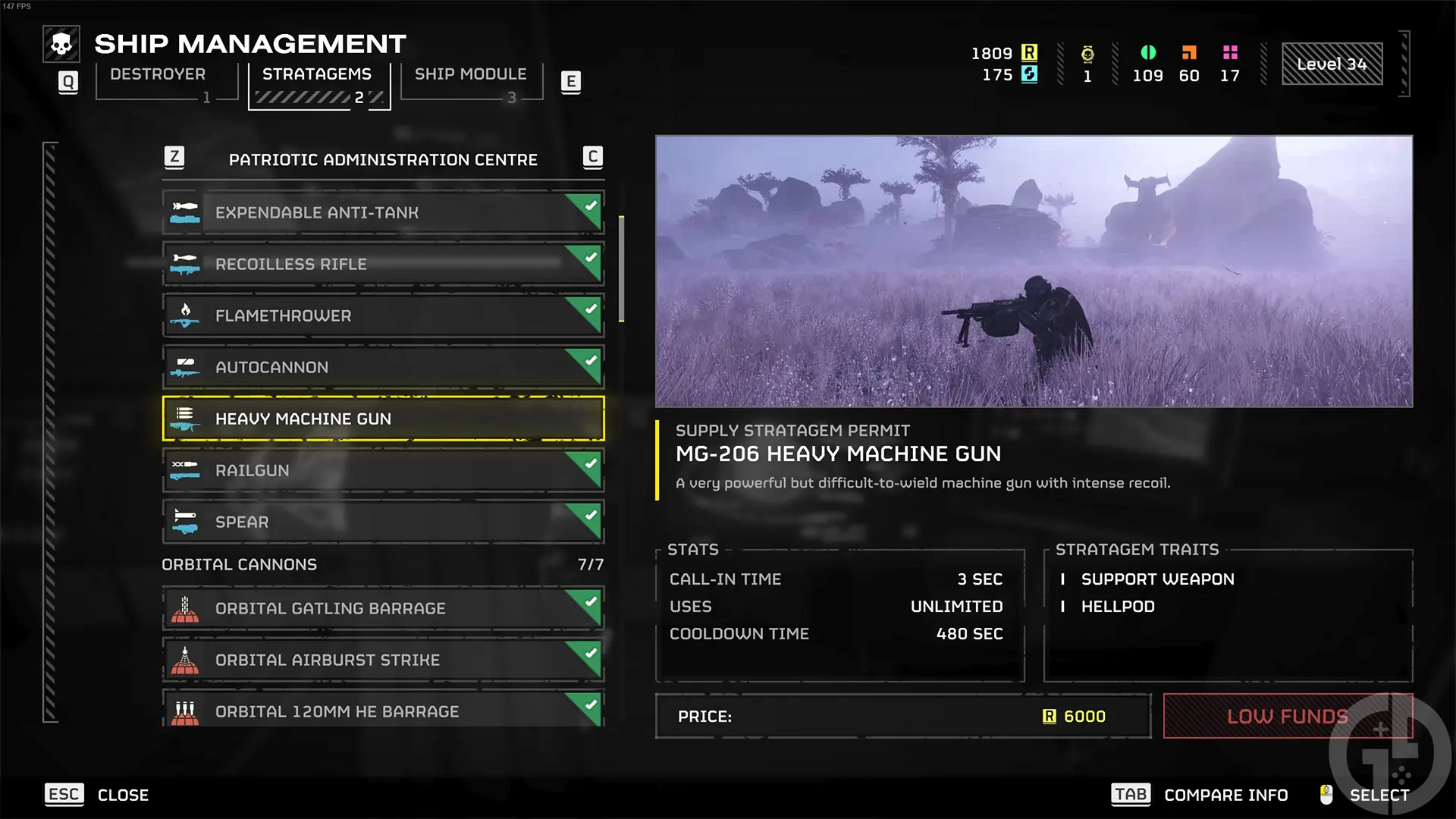This screenshot has width=1456, height=819.
Task: Select the Railgun weapon icon
Action: [186, 470]
